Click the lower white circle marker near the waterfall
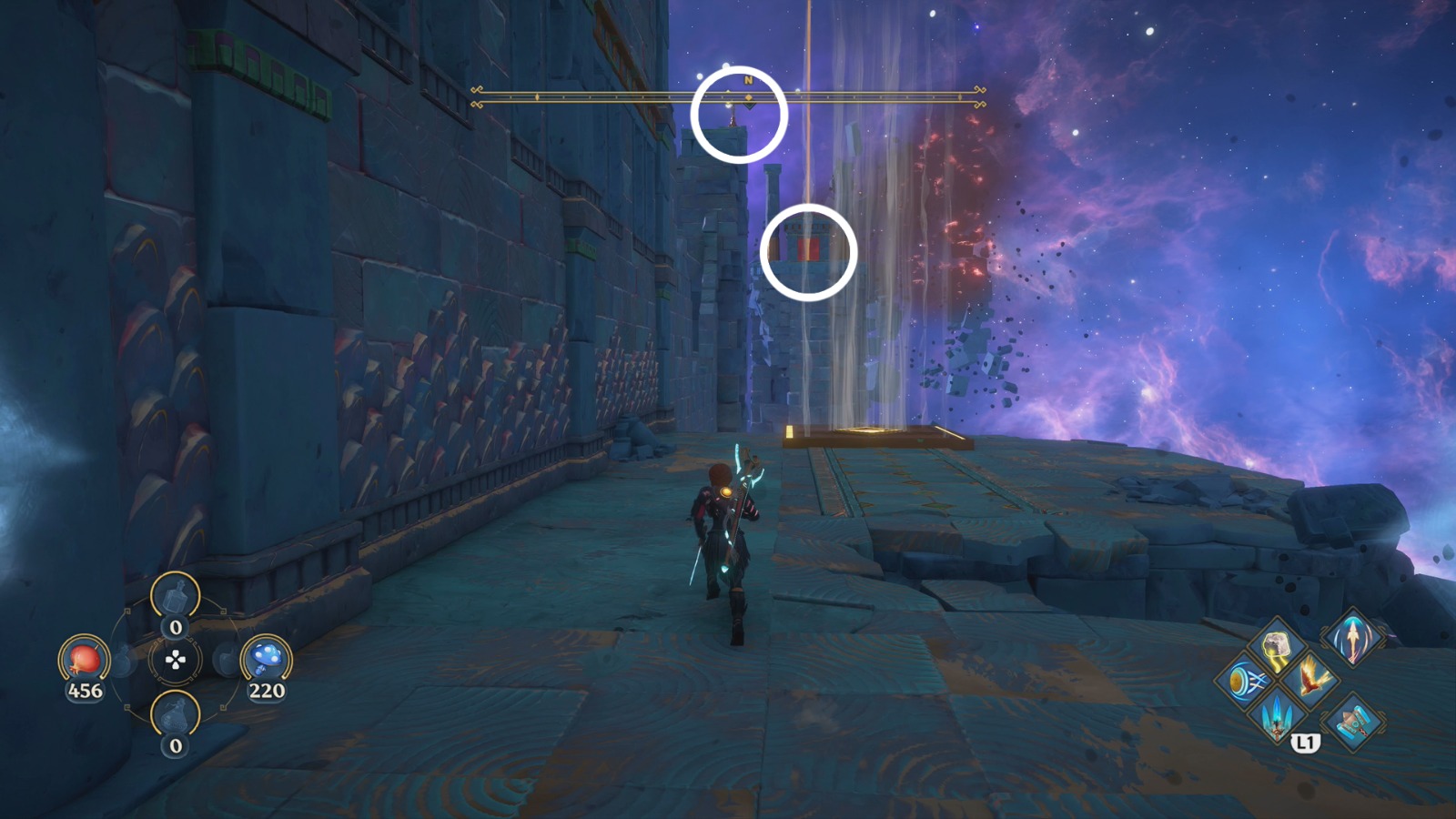Image resolution: width=1456 pixels, height=819 pixels. tap(808, 252)
